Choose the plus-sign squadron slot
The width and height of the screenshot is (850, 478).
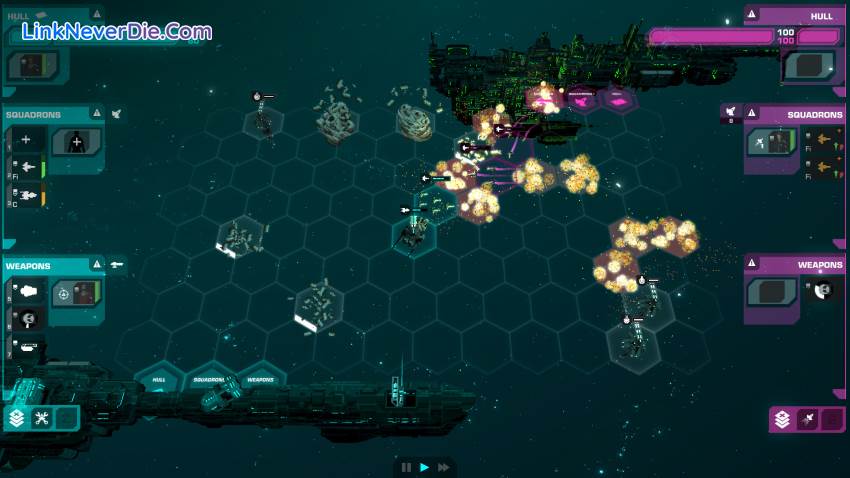(x=26, y=141)
